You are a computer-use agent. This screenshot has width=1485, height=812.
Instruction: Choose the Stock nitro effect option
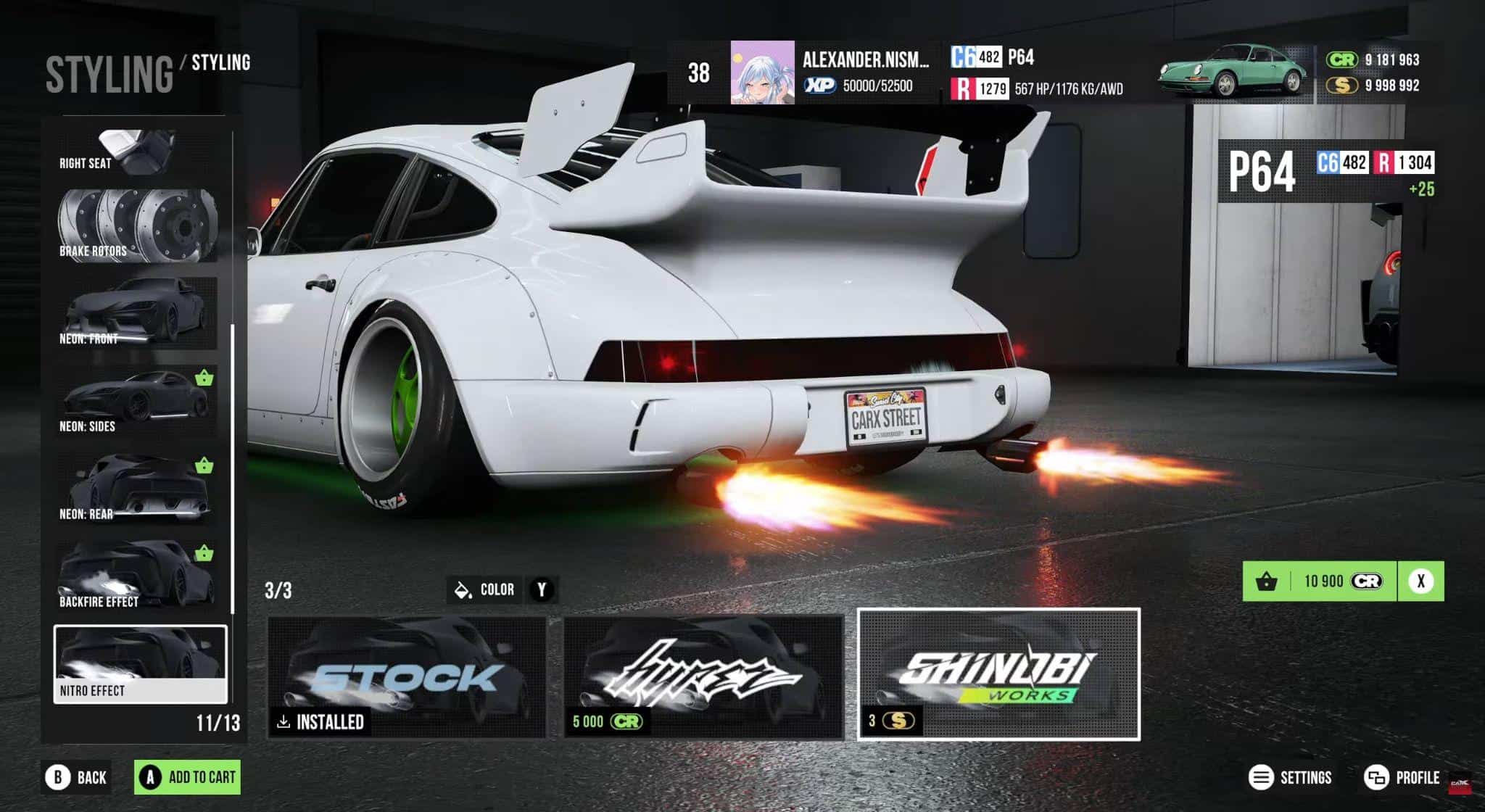click(x=407, y=676)
